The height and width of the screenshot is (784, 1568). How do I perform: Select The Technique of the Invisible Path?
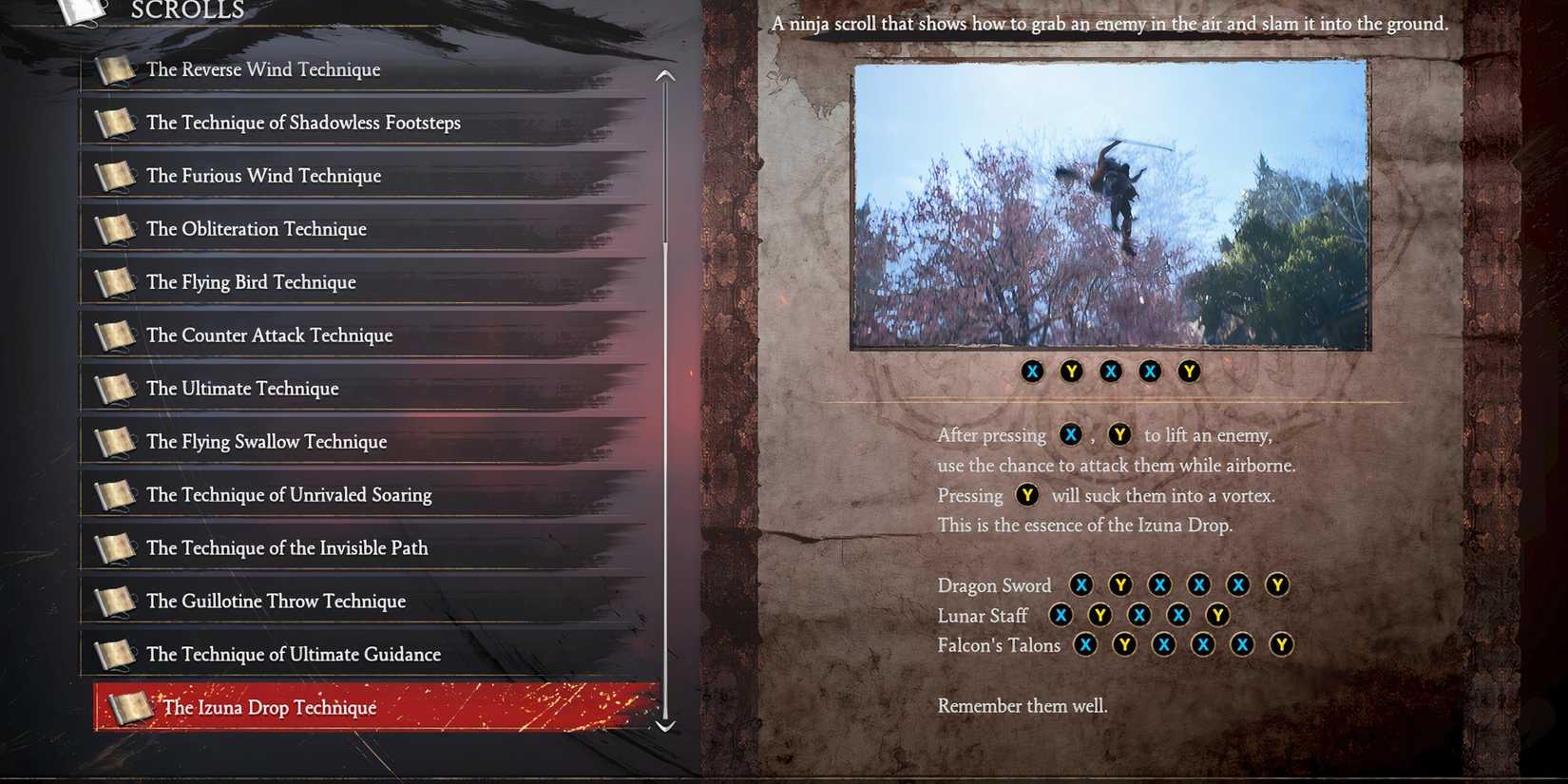pyautogui.click(x=286, y=548)
